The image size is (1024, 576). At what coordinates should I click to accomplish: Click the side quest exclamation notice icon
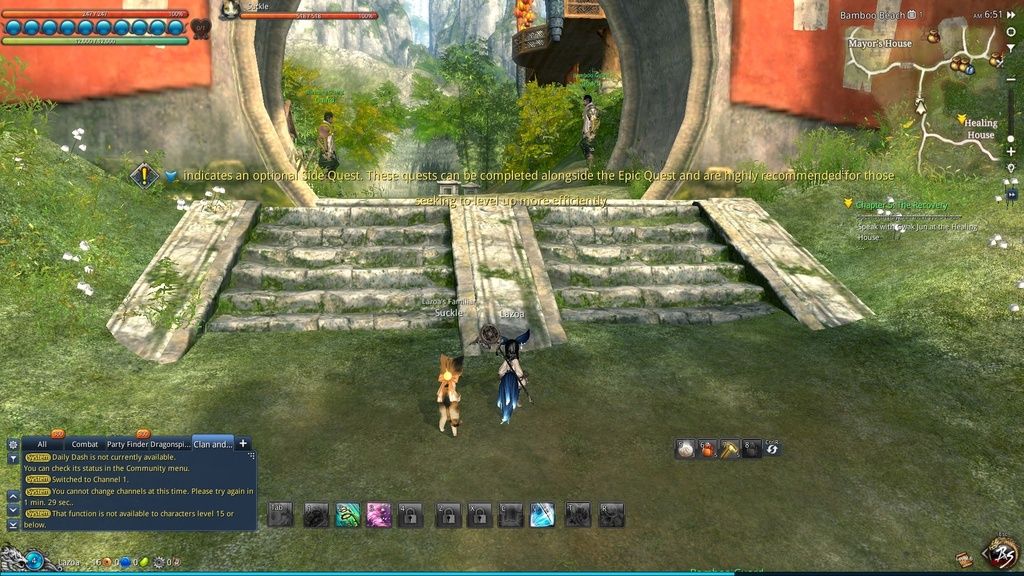(145, 176)
